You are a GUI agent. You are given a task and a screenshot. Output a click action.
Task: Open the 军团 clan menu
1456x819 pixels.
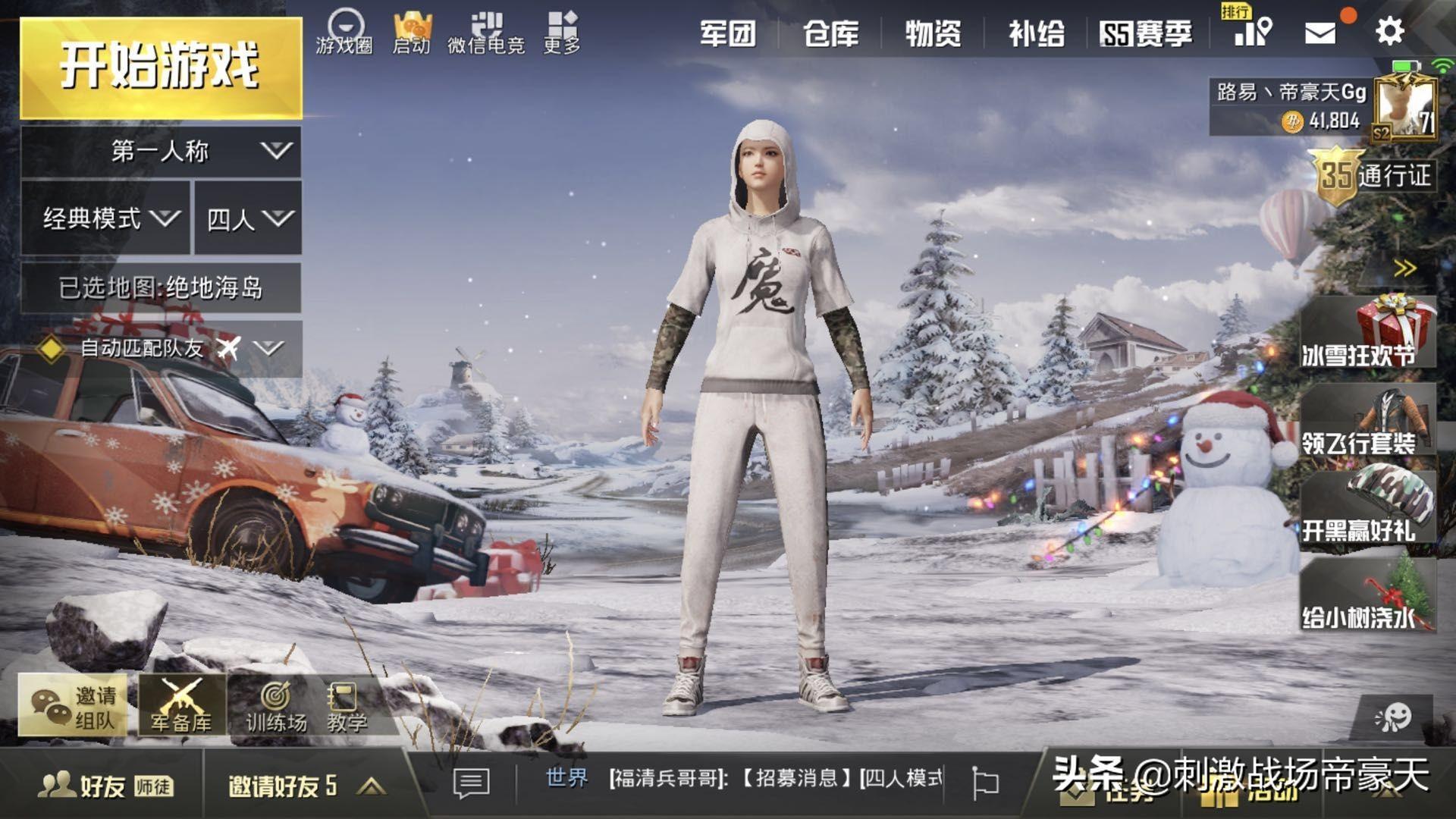tap(727, 33)
